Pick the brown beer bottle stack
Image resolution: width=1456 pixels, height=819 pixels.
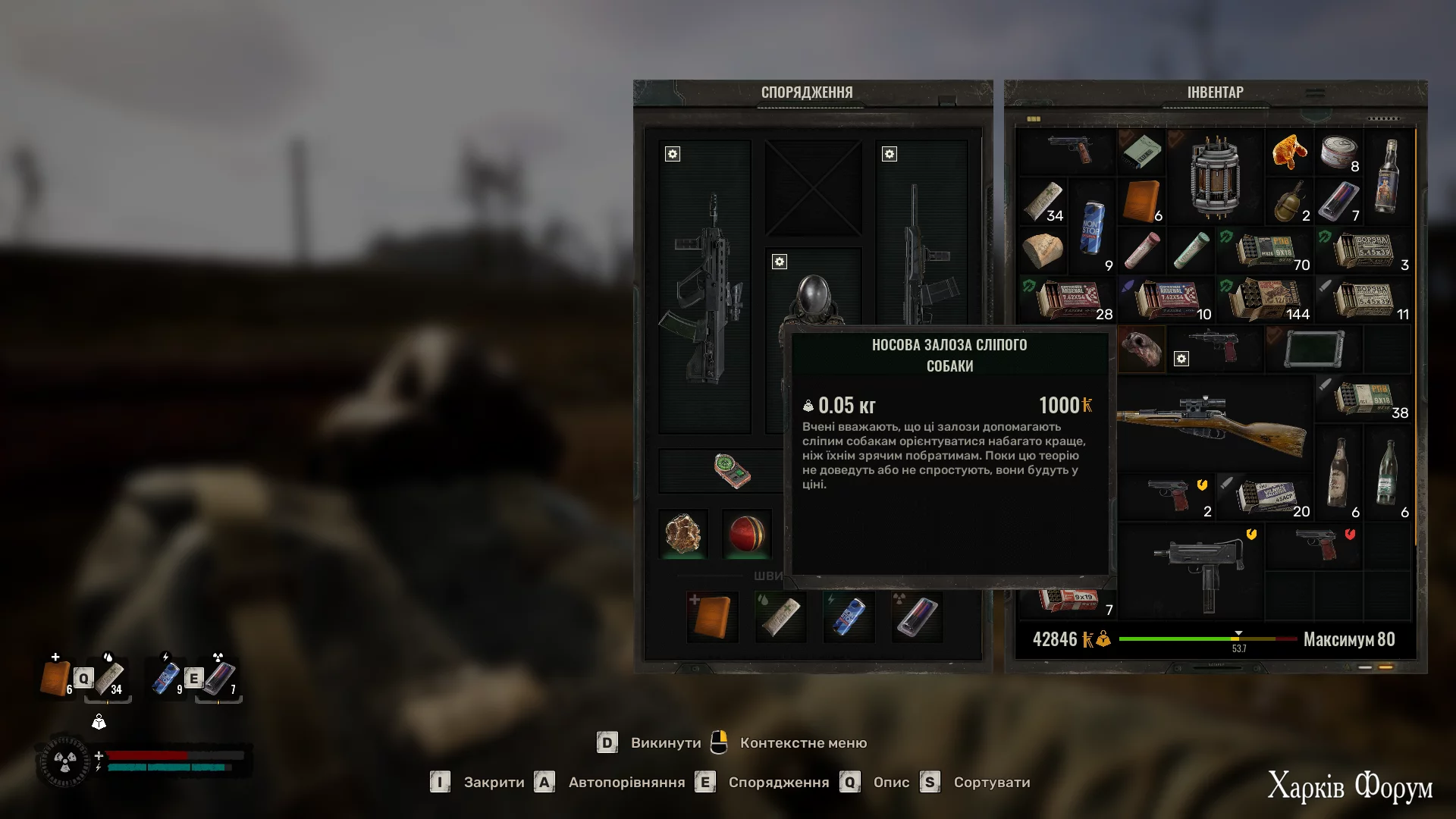point(1339,472)
